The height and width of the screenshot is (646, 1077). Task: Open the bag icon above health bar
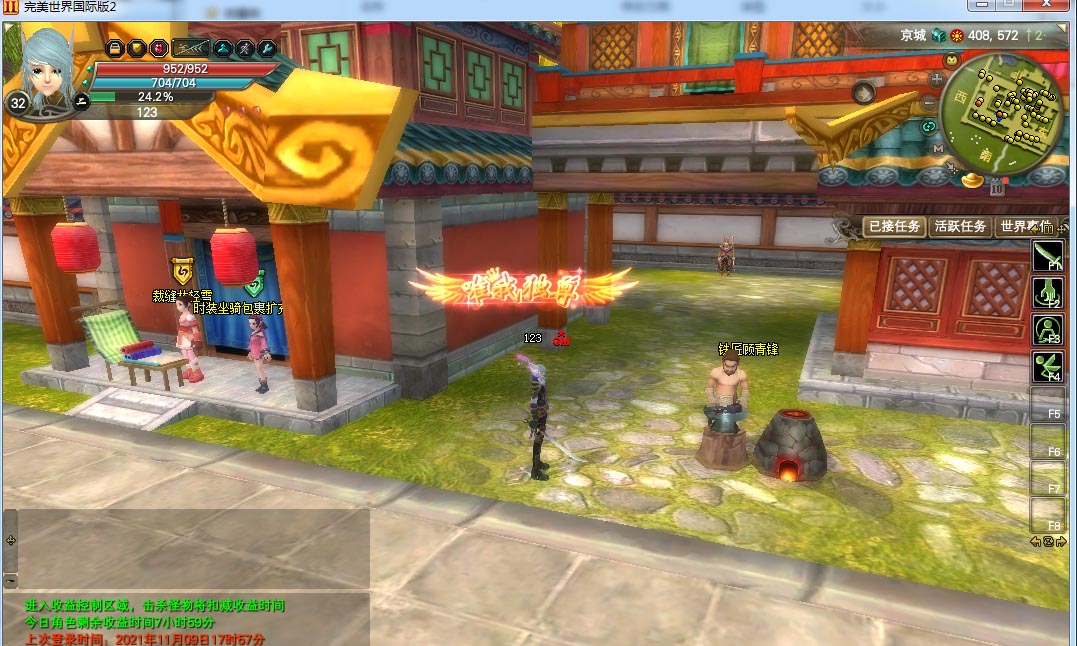click(115, 47)
